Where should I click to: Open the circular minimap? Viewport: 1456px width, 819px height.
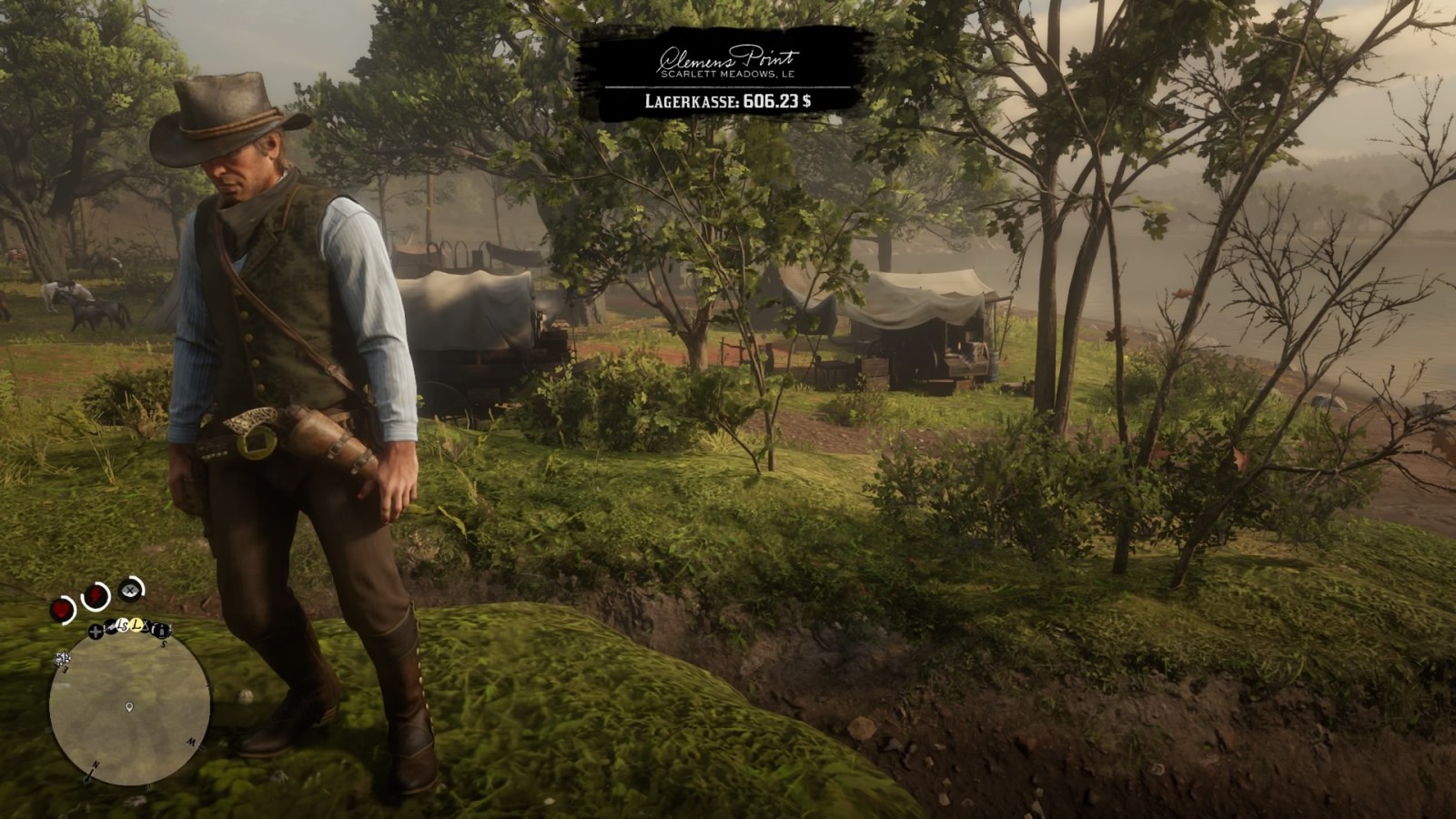tap(130, 707)
